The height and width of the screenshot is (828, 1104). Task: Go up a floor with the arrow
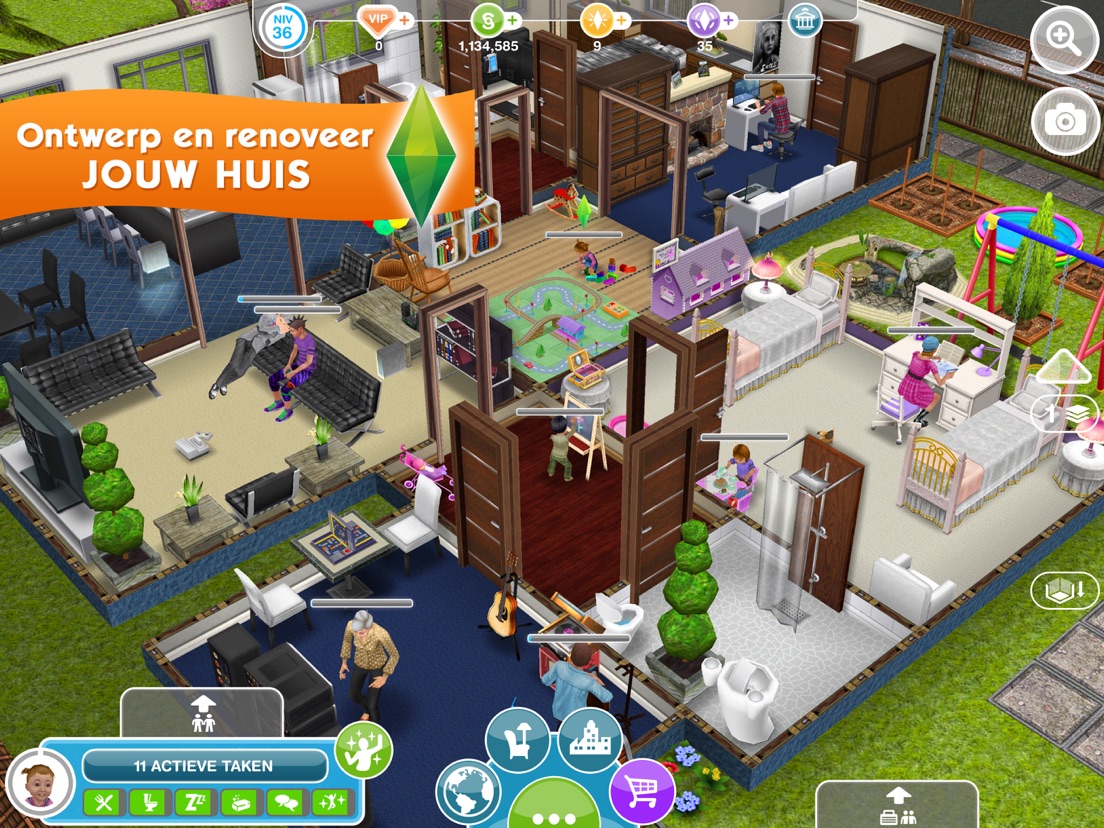click(1063, 368)
